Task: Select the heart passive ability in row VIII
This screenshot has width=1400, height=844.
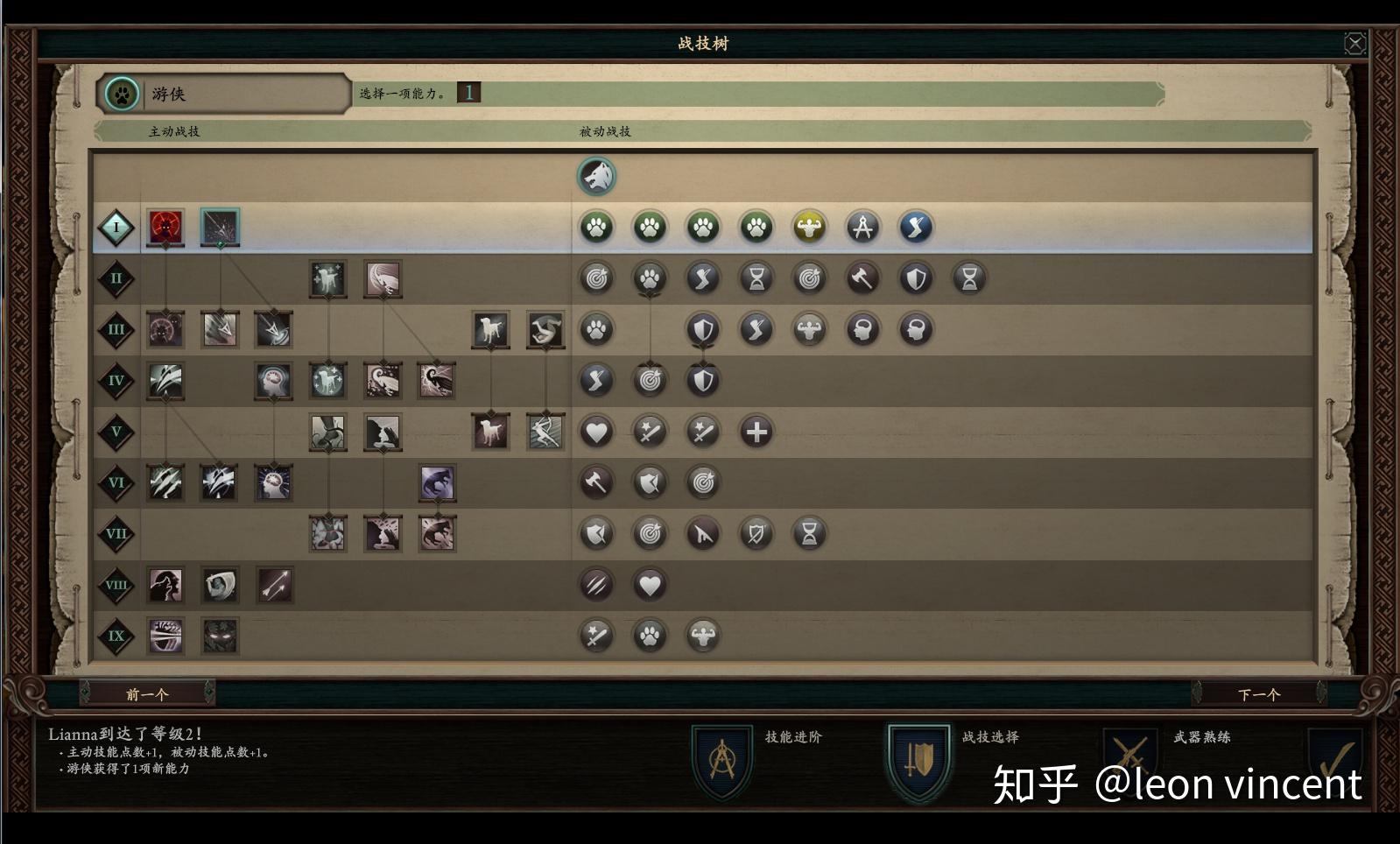Action: 650,585
